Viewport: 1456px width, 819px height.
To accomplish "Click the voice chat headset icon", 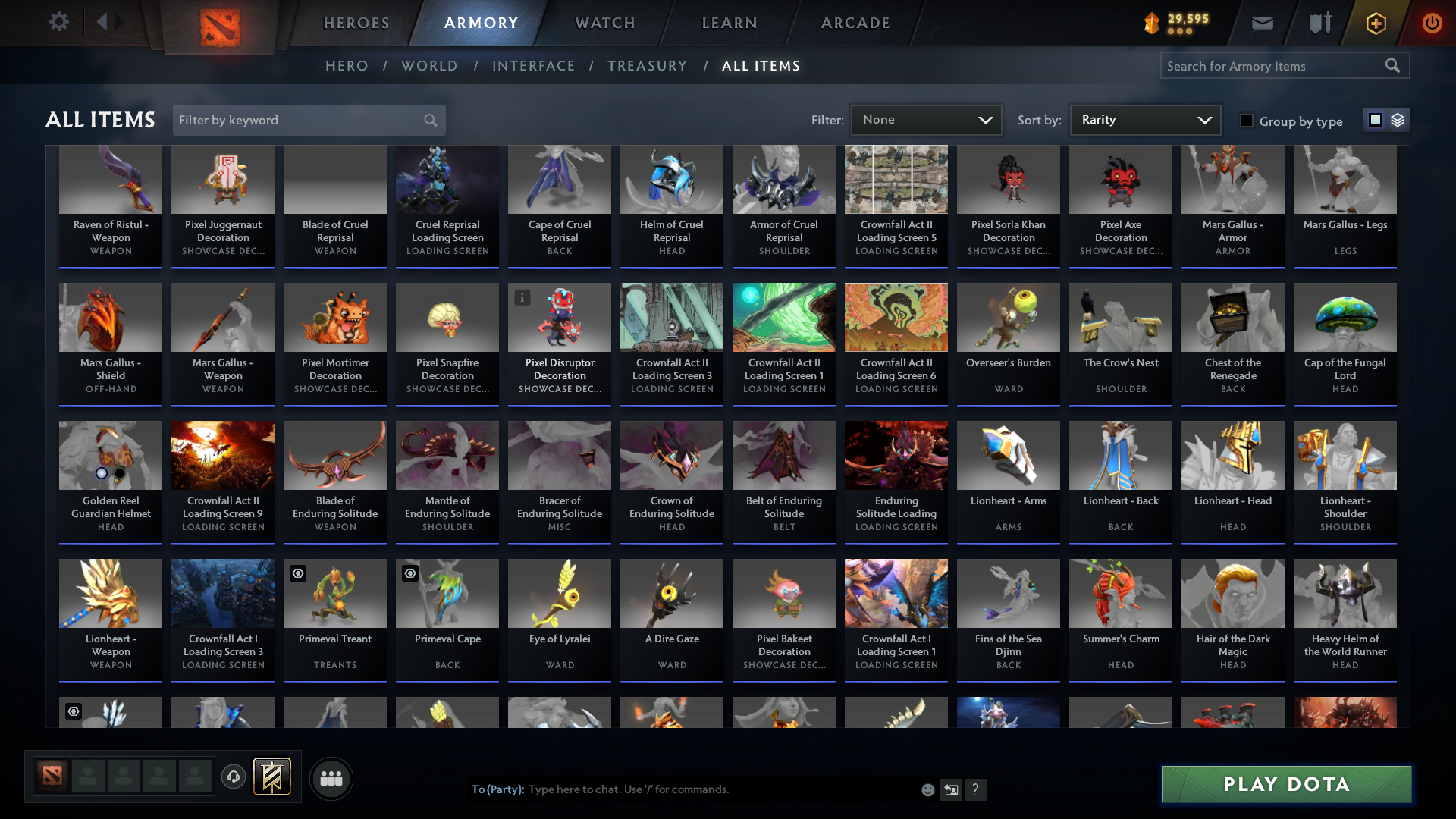I will [x=234, y=777].
